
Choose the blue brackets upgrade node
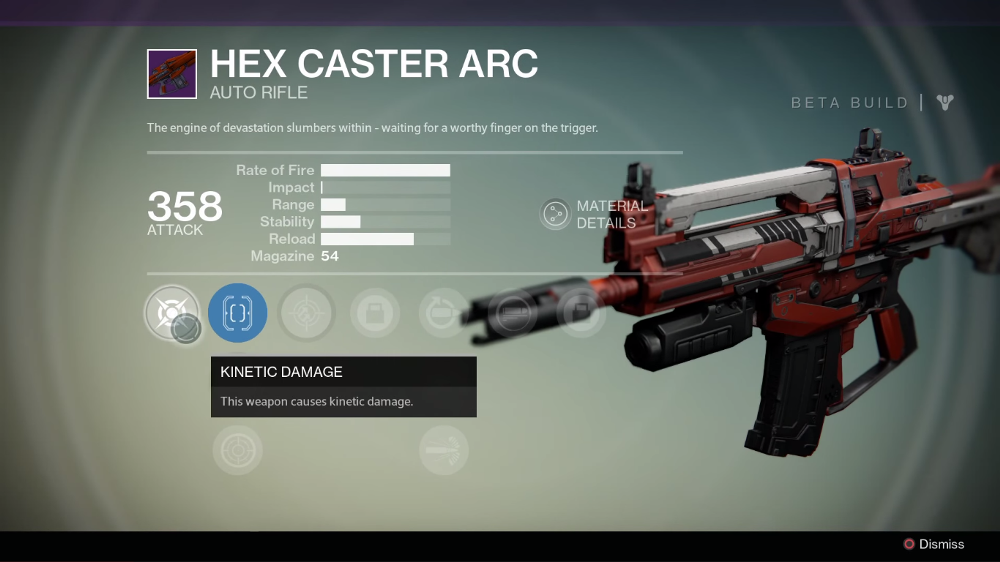pyautogui.click(x=238, y=313)
